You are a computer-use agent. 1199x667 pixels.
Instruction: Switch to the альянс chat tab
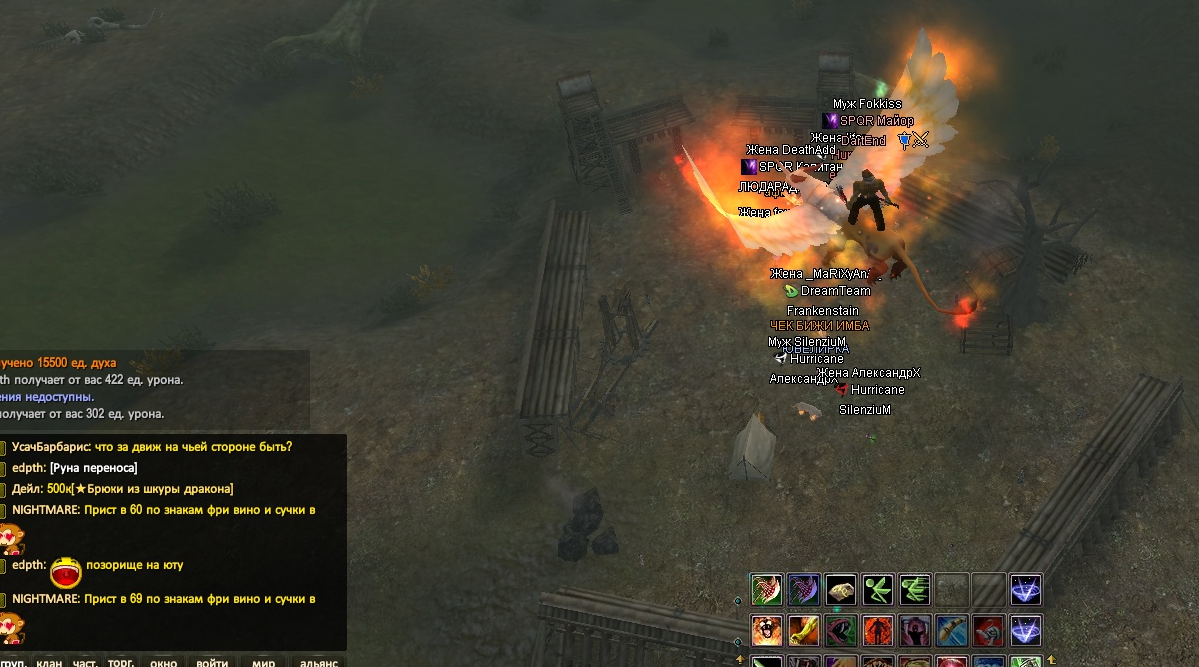tap(319, 661)
